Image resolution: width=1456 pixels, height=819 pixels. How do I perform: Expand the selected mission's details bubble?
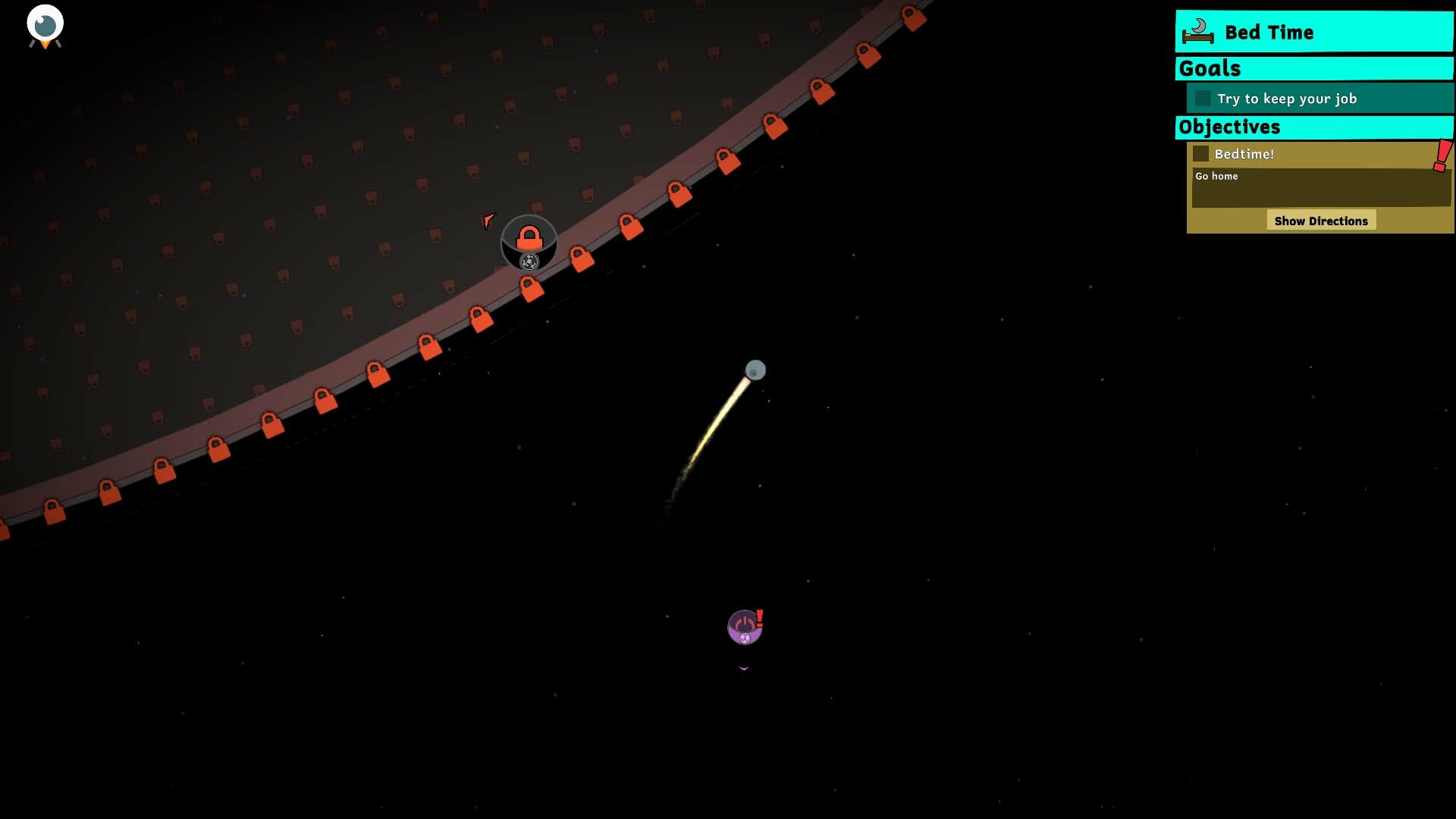coord(1321,220)
